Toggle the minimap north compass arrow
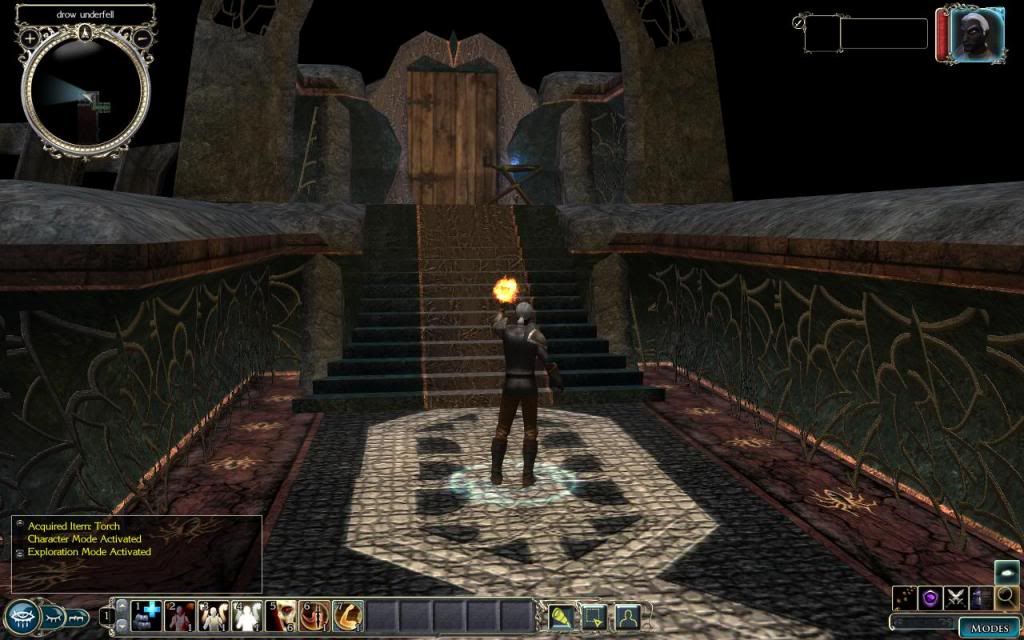The image size is (1024, 640). point(87,33)
